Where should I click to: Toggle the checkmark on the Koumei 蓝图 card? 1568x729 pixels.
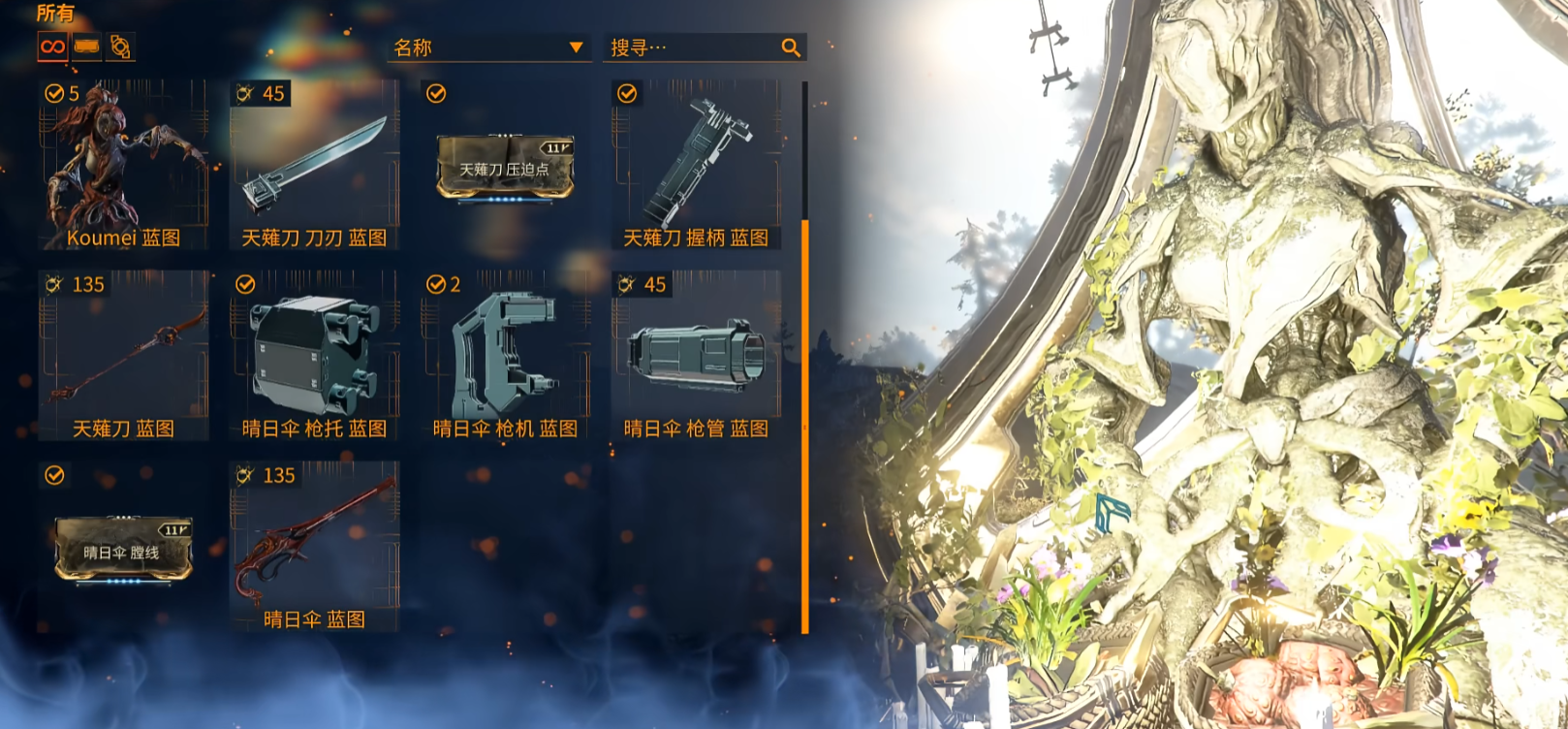[x=53, y=94]
